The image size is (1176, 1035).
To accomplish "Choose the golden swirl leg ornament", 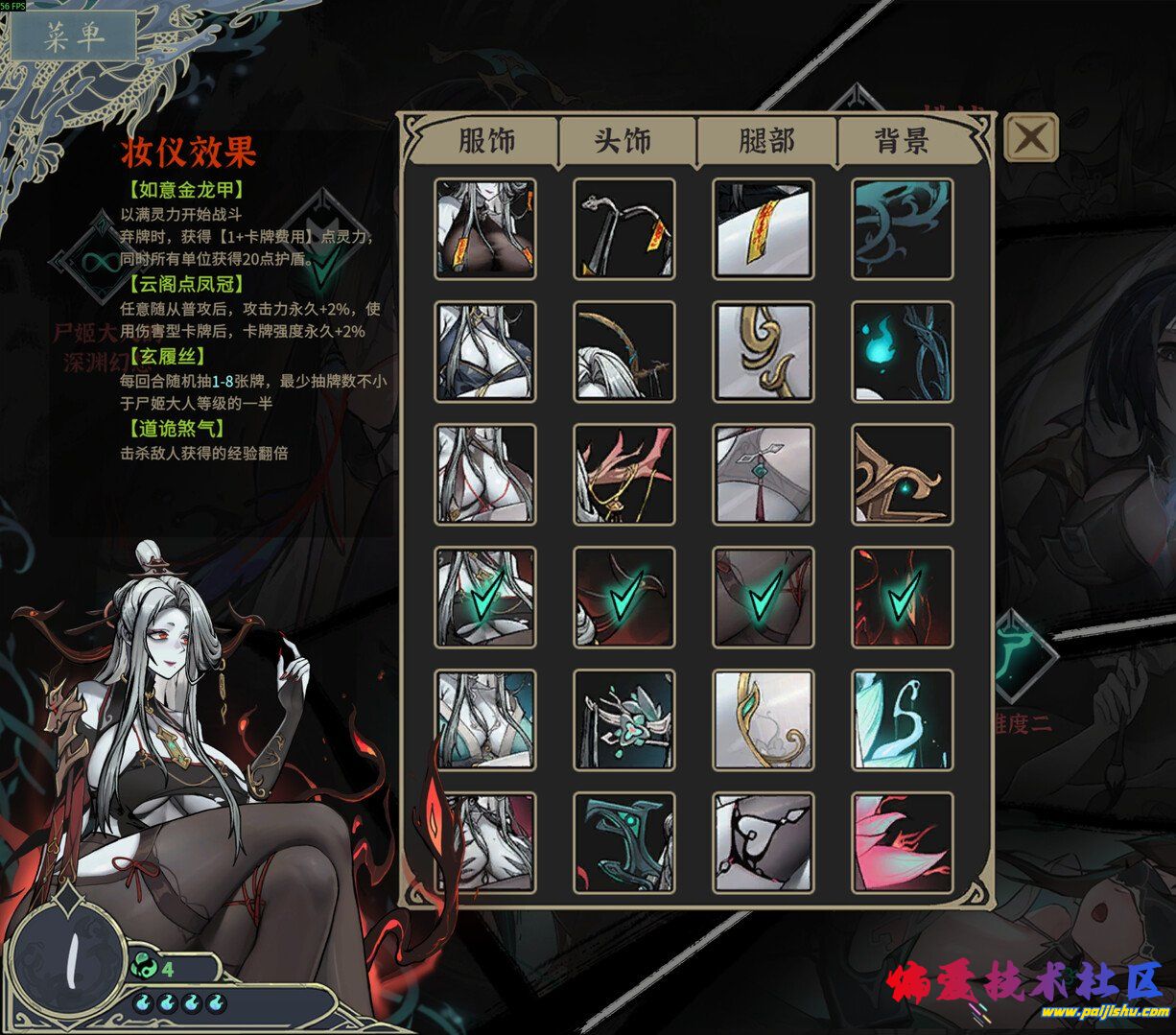I will click(764, 351).
